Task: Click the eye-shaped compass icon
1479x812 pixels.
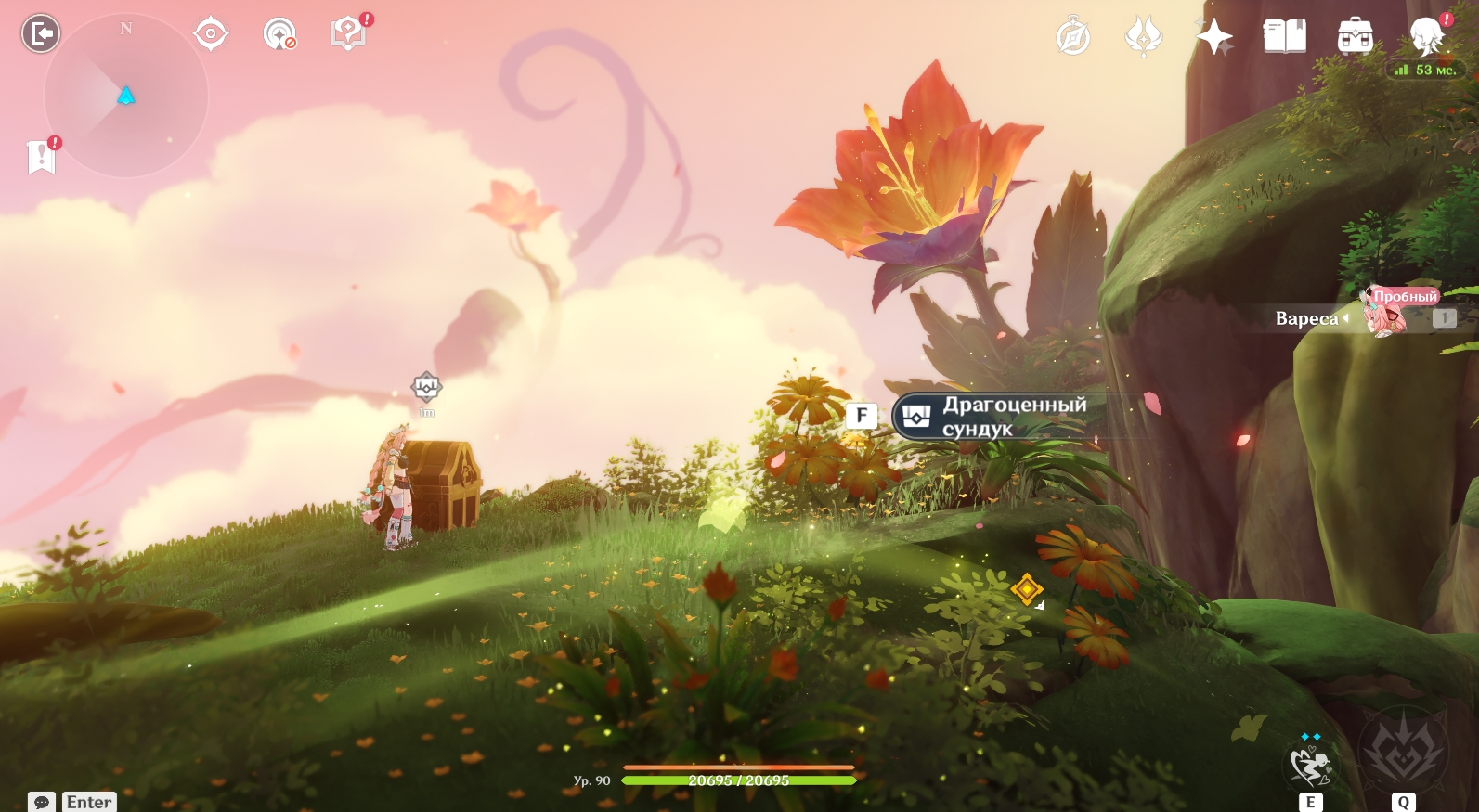Action: (x=211, y=34)
